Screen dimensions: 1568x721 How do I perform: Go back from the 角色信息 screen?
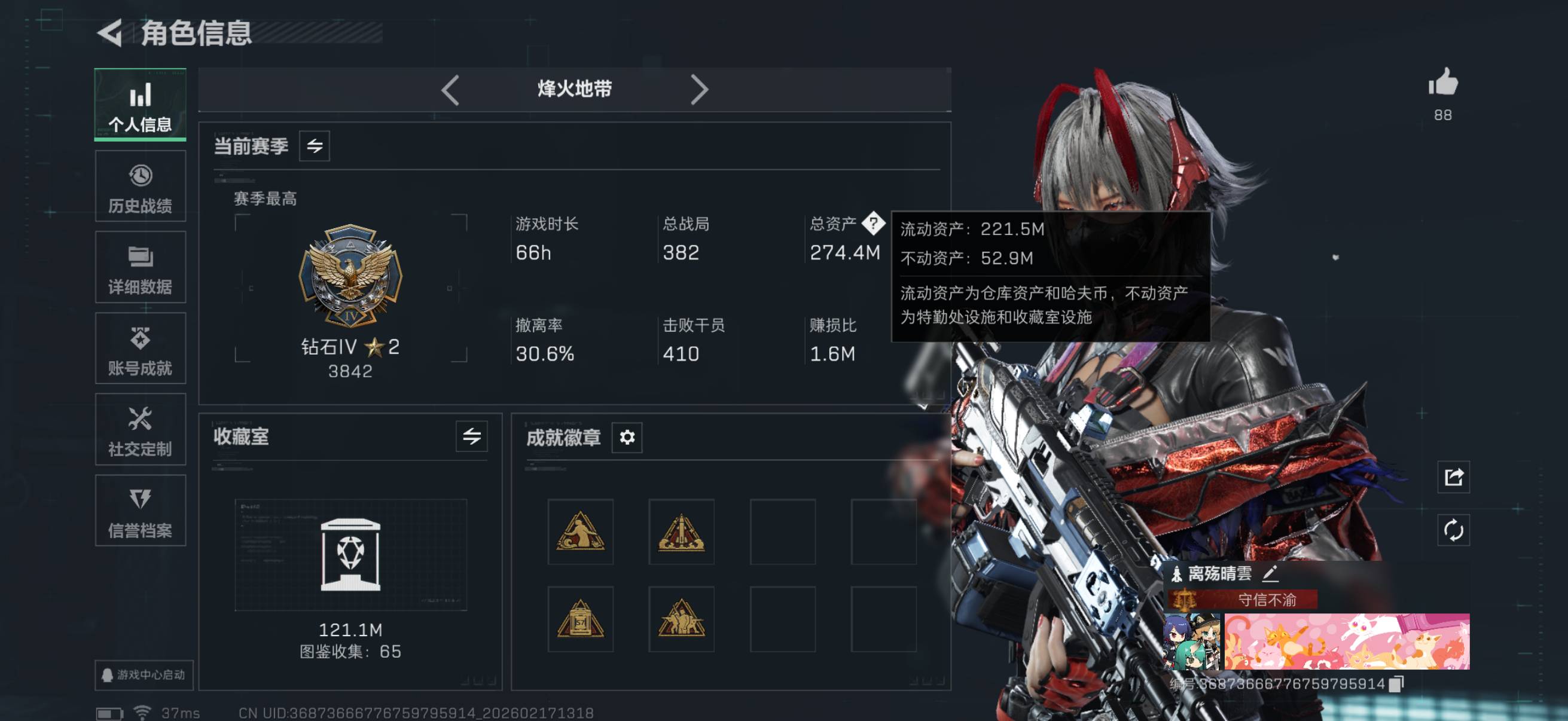(111, 33)
